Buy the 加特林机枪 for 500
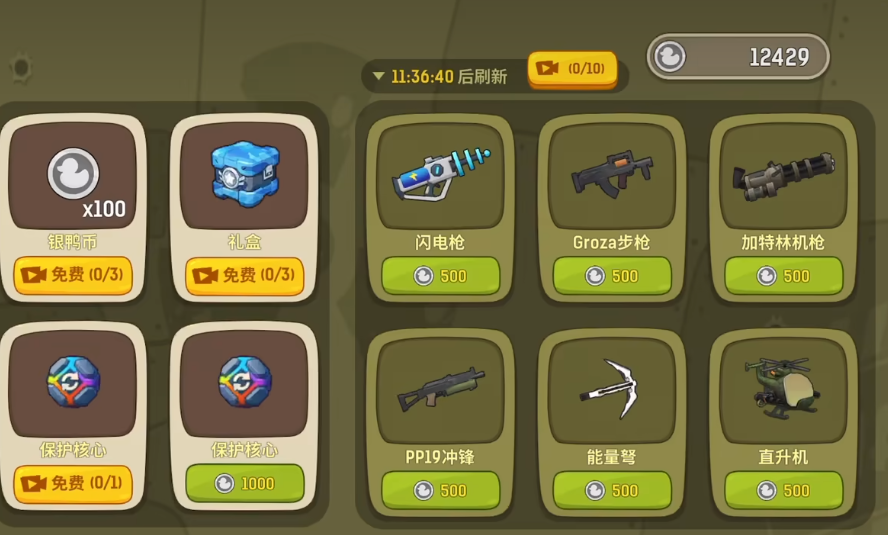888x535 pixels. 783,276
